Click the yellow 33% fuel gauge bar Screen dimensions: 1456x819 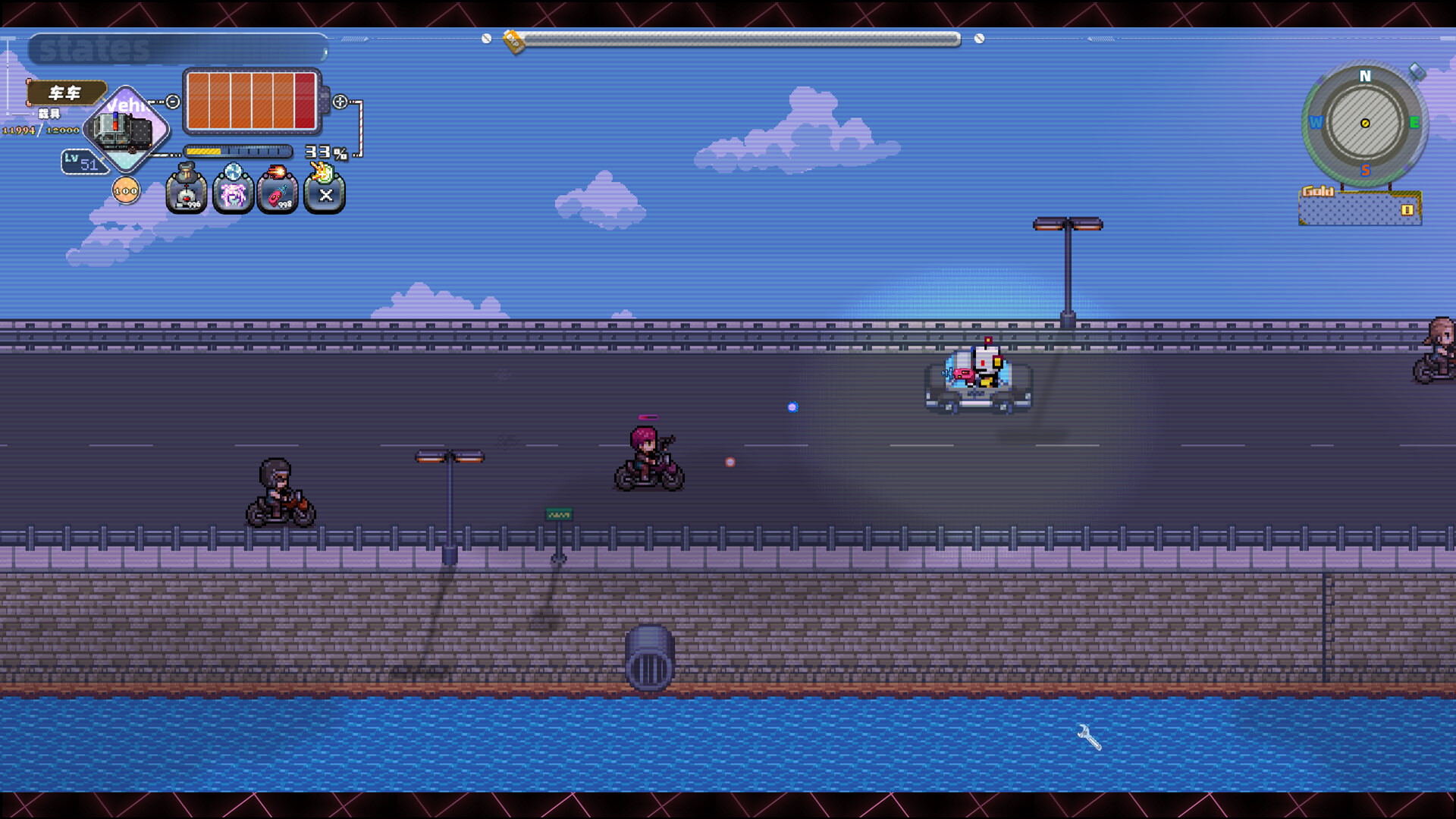[x=203, y=151]
